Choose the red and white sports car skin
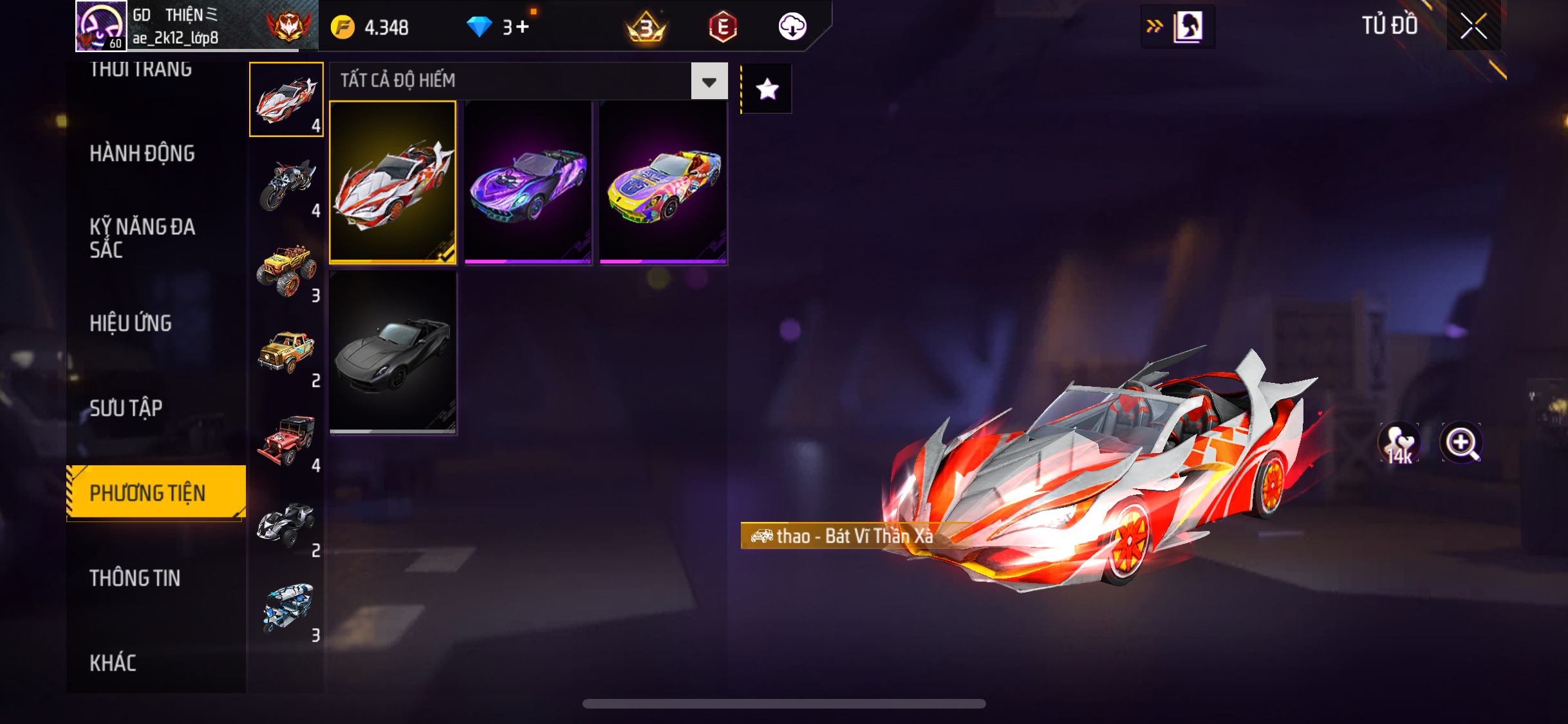Image resolution: width=1568 pixels, height=724 pixels. click(393, 182)
